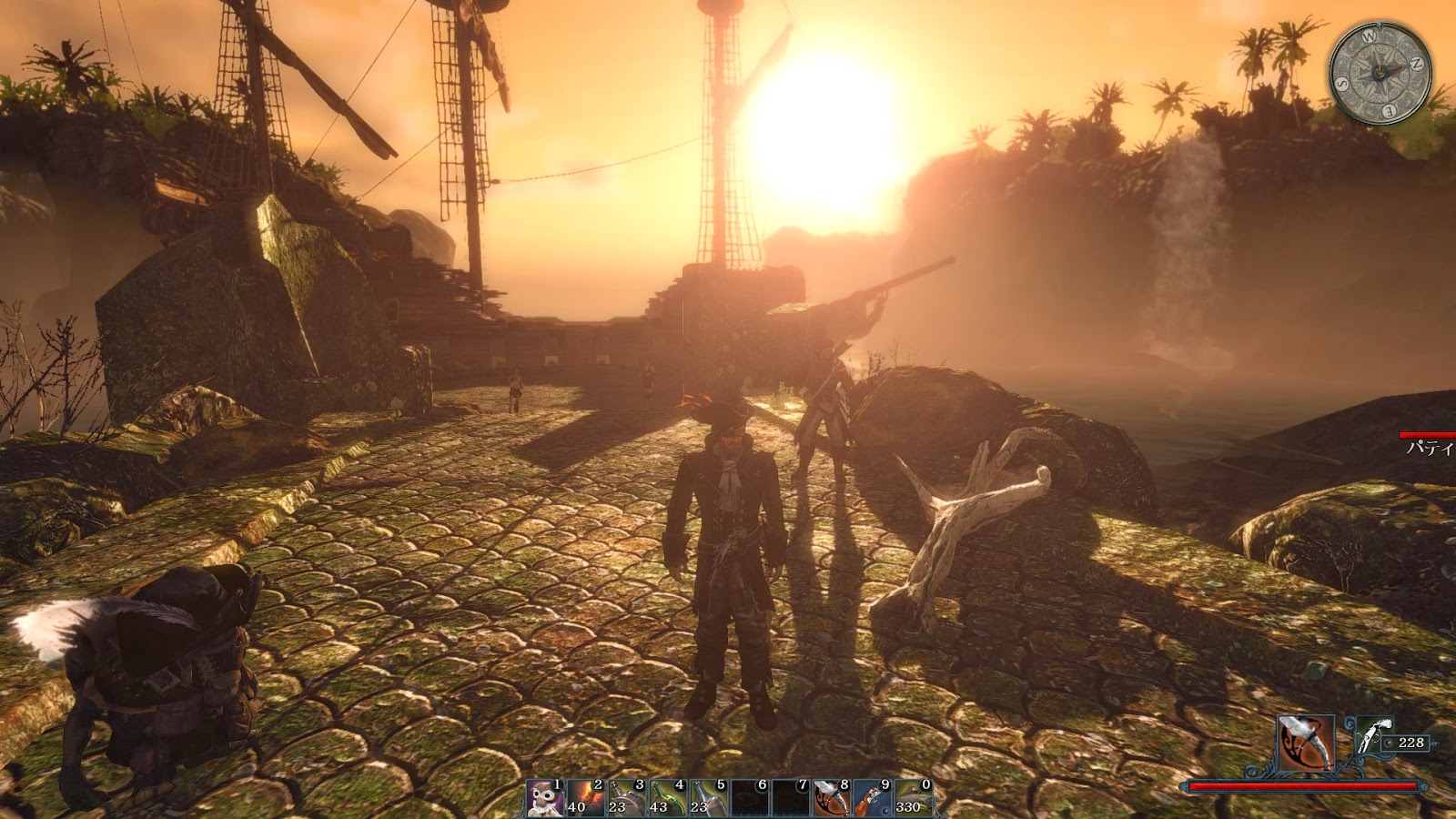The height and width of the screenshot is (819, 1456).
Task: Click the equipped sabre weapon icon
Action: (x=1306, y=743)
